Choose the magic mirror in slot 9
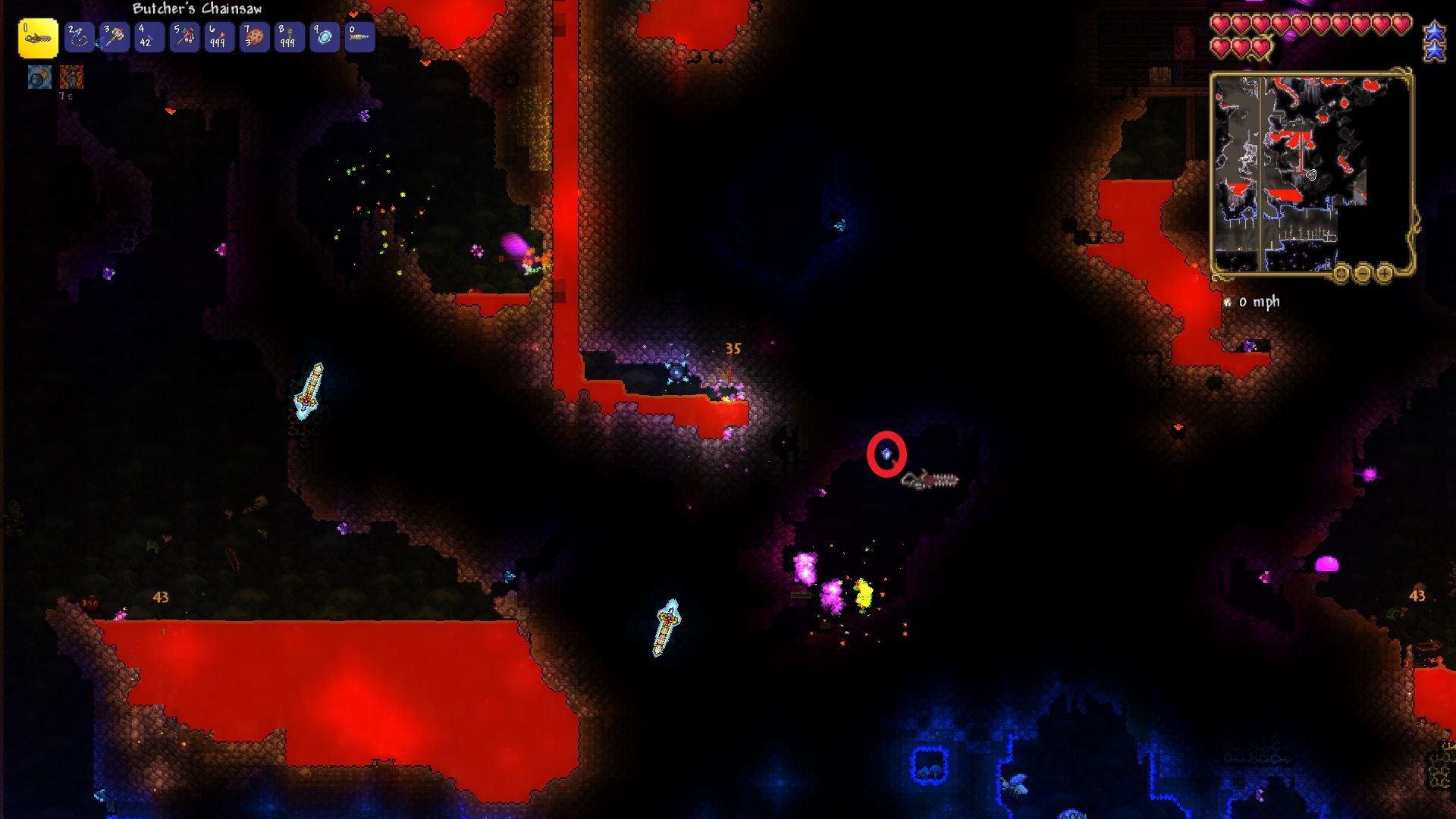Screen dimensions: 1456x819 pos(325,36)
